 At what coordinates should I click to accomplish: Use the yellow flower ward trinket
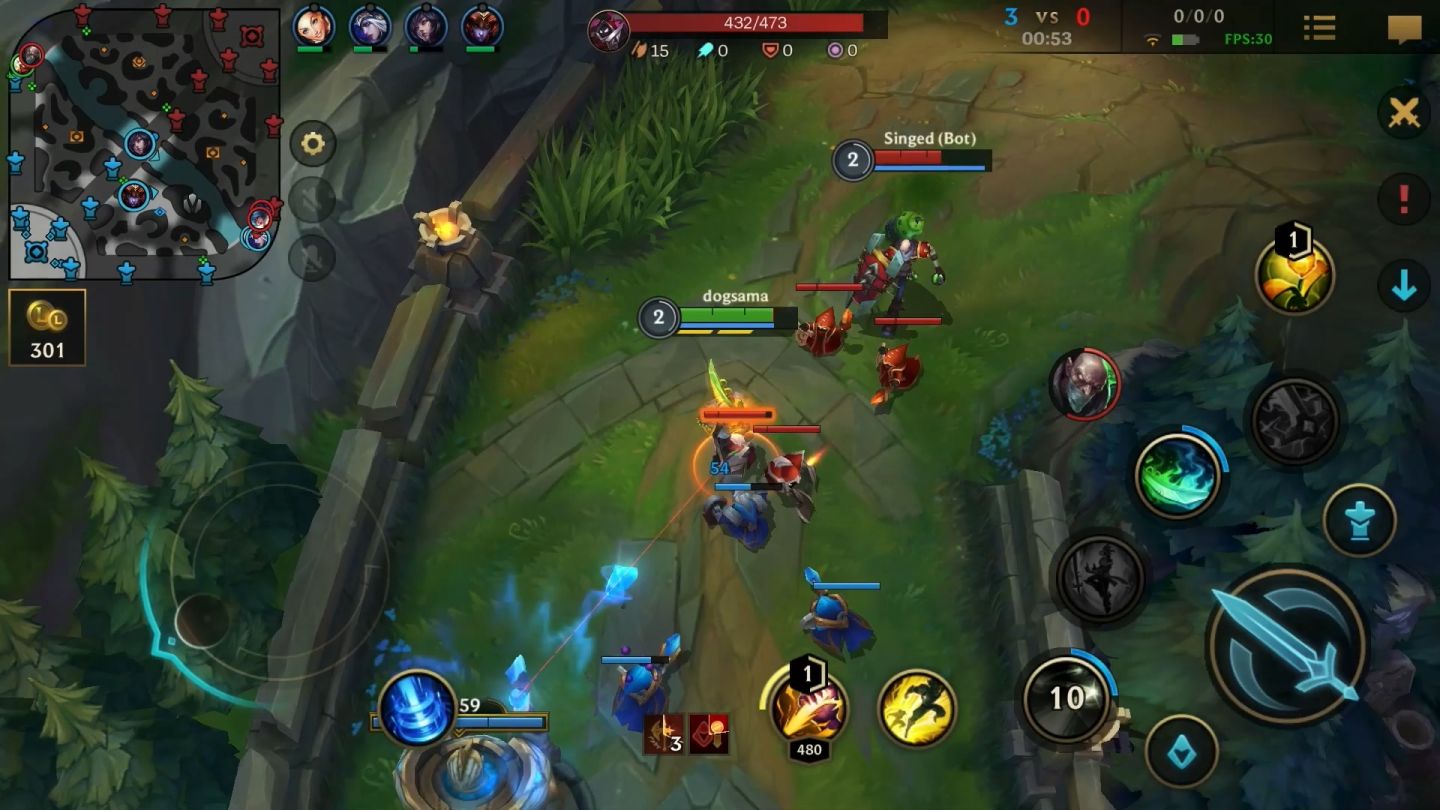click(1295, 276)
